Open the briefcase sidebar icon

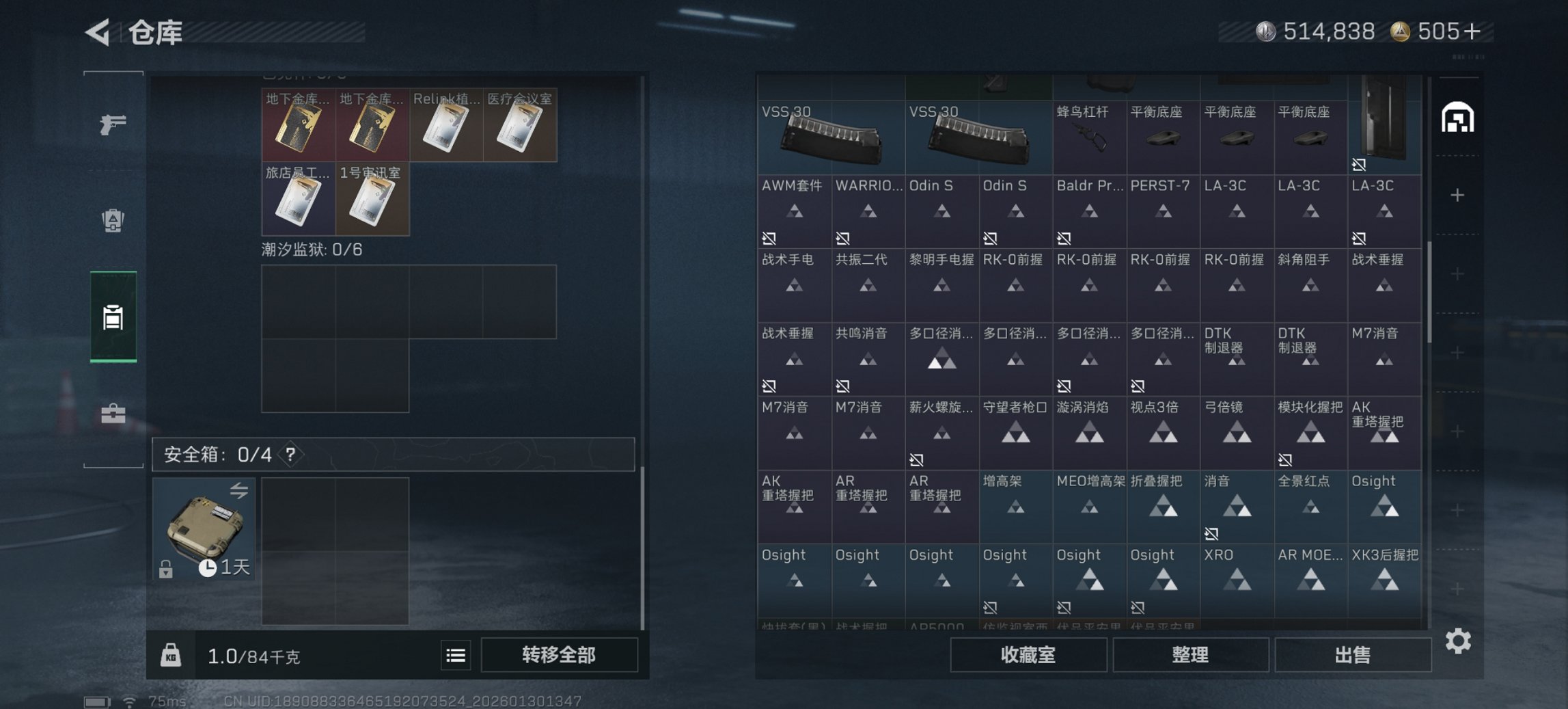(x=113, y=413)
